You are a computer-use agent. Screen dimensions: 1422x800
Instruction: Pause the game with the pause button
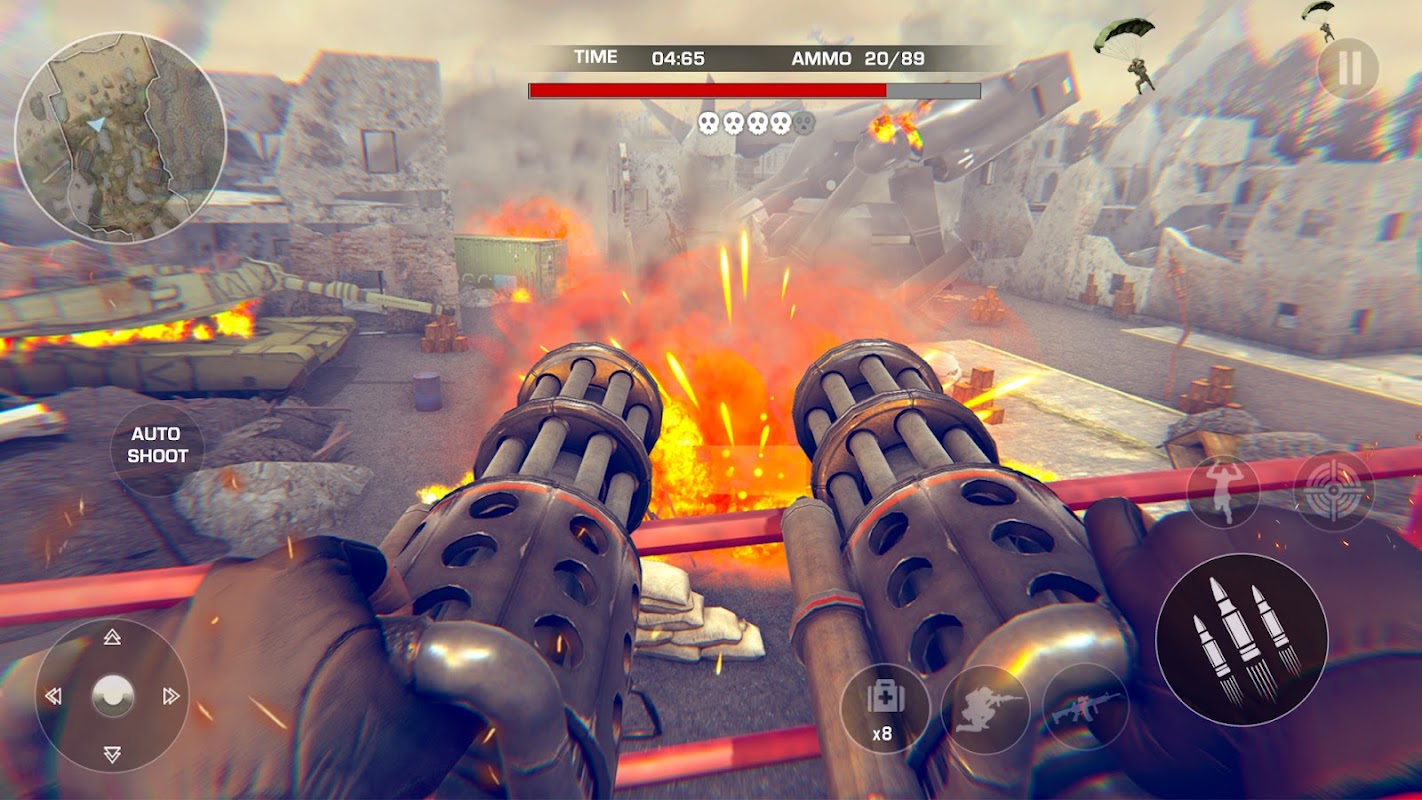1347,68
